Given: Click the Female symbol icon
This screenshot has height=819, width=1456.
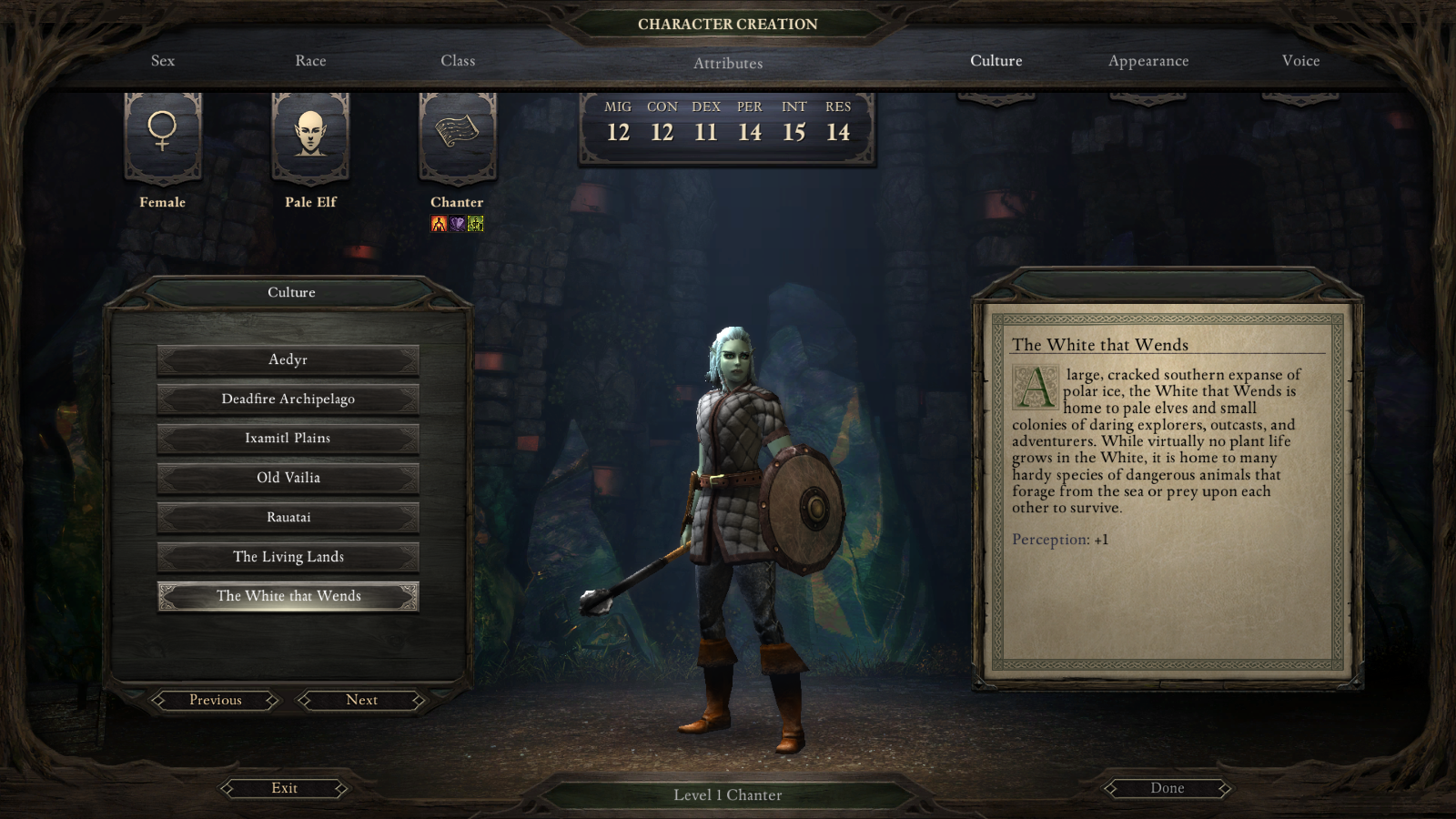Looking at the screenshot, I should pos(163,133).
